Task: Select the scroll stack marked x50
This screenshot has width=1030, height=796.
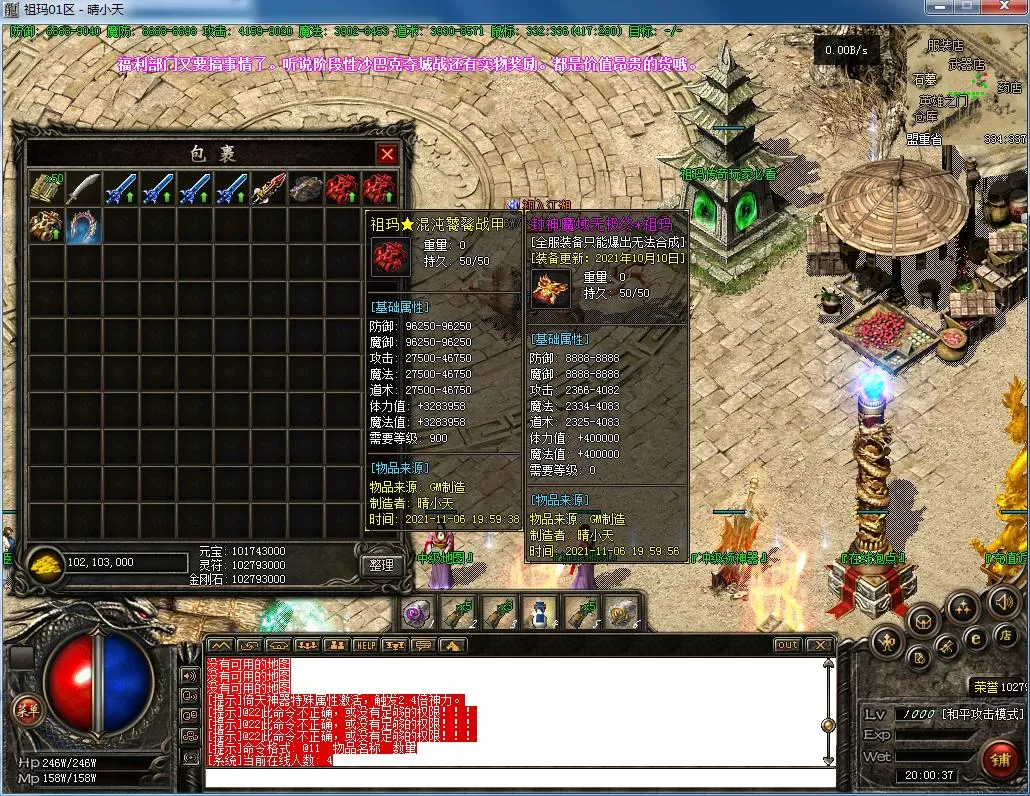Action: [46, 188]
